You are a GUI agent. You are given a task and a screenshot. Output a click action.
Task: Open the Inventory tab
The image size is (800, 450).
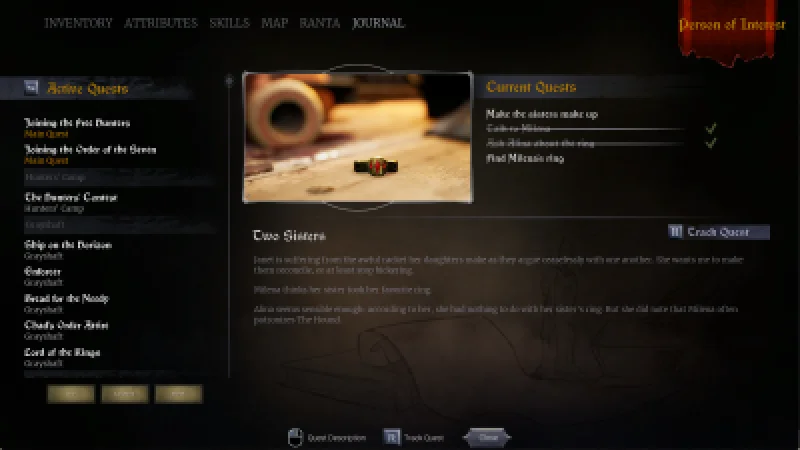[x=78, y=23]
